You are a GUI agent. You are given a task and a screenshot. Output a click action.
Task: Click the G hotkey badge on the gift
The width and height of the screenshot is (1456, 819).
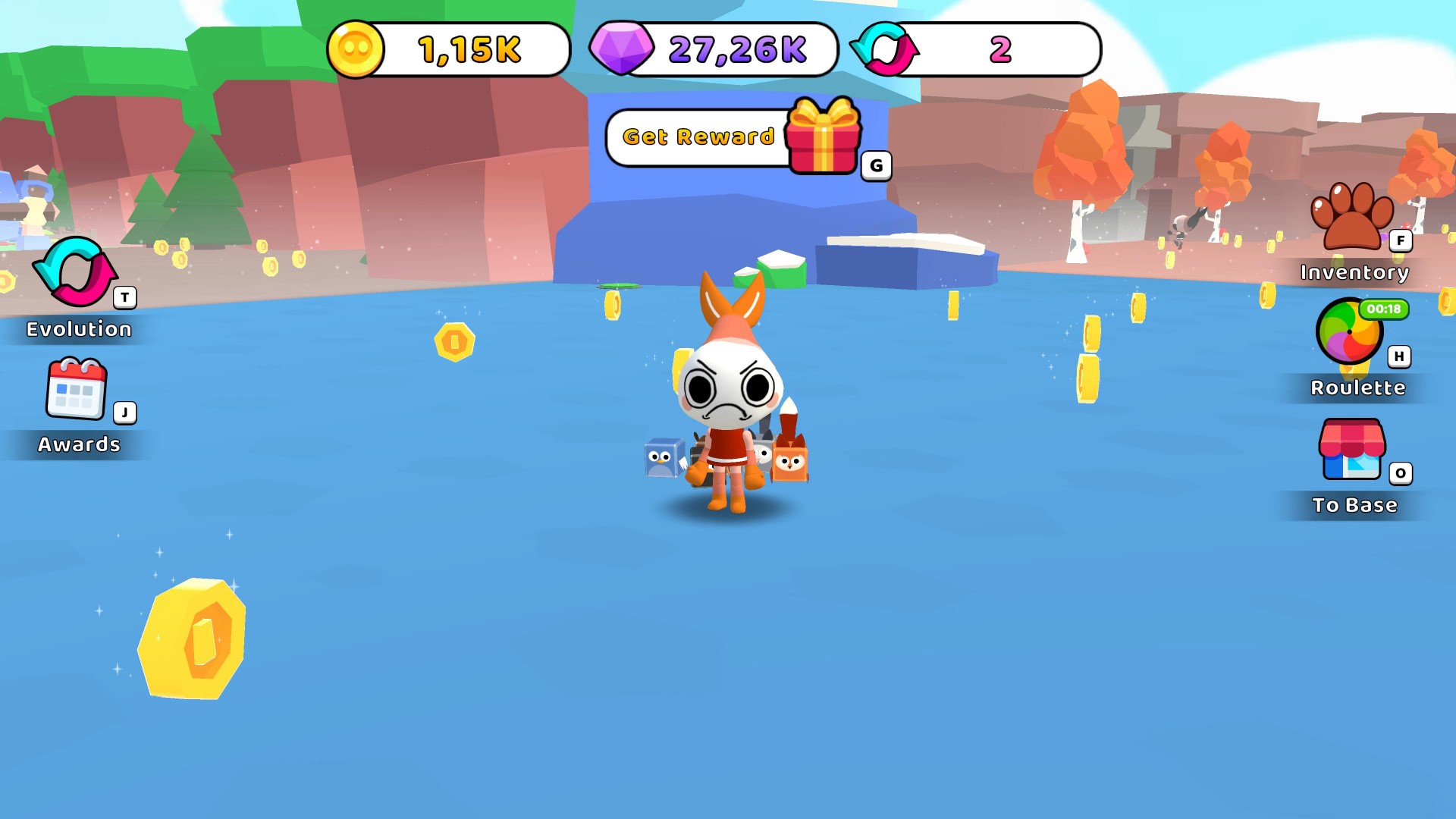coord(876,165)
